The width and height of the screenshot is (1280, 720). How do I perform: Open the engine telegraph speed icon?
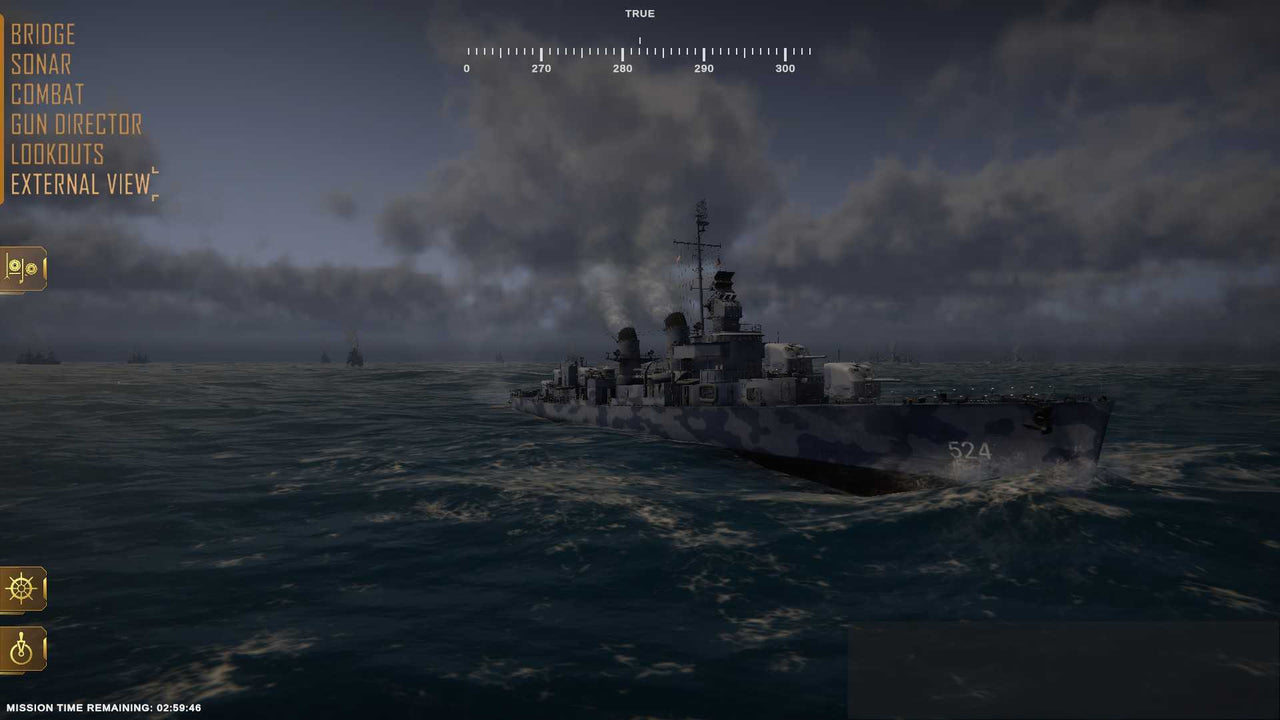(22, 648)
